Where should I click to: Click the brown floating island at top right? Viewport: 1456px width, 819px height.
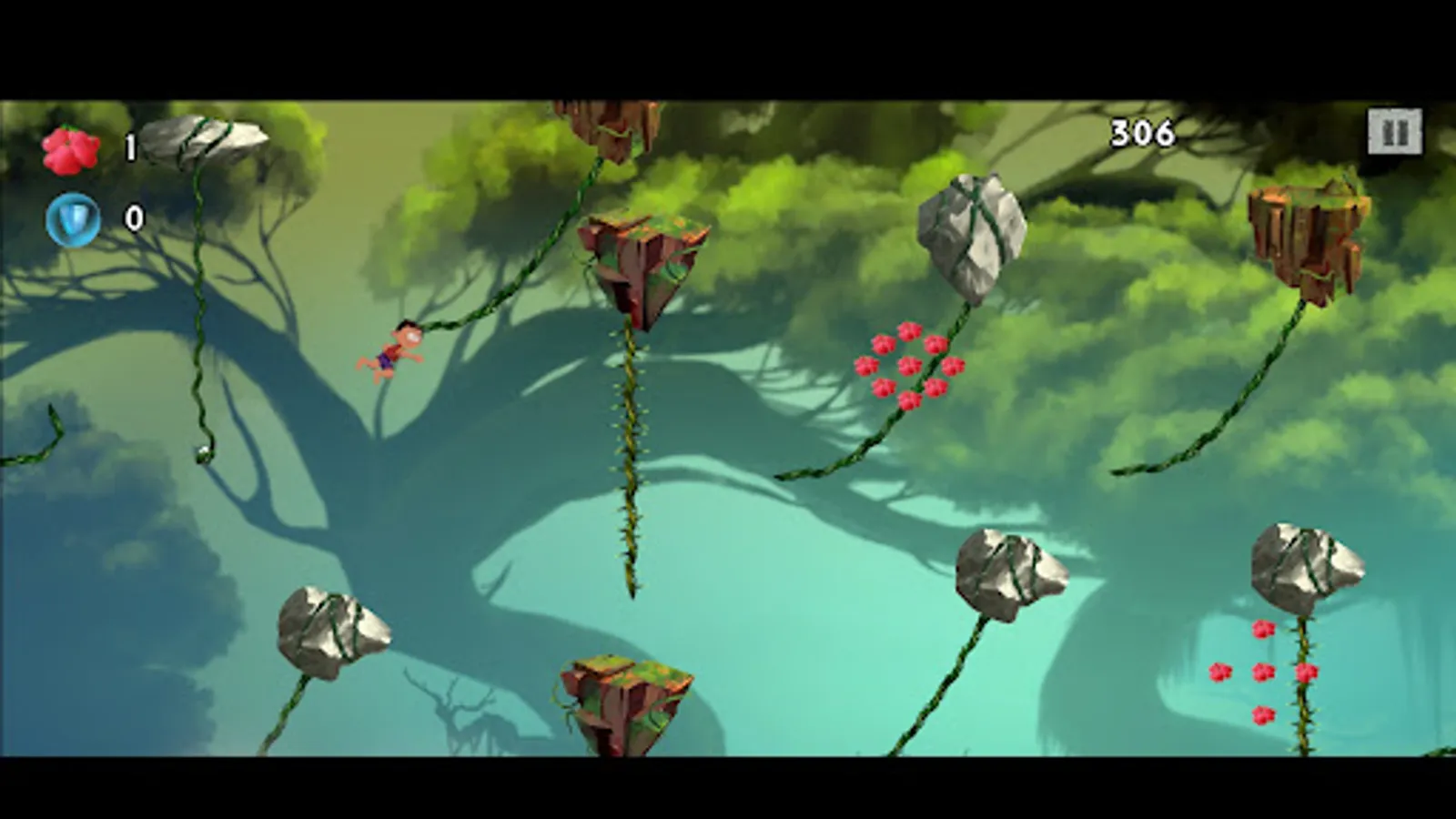(x=1309, y=232)
